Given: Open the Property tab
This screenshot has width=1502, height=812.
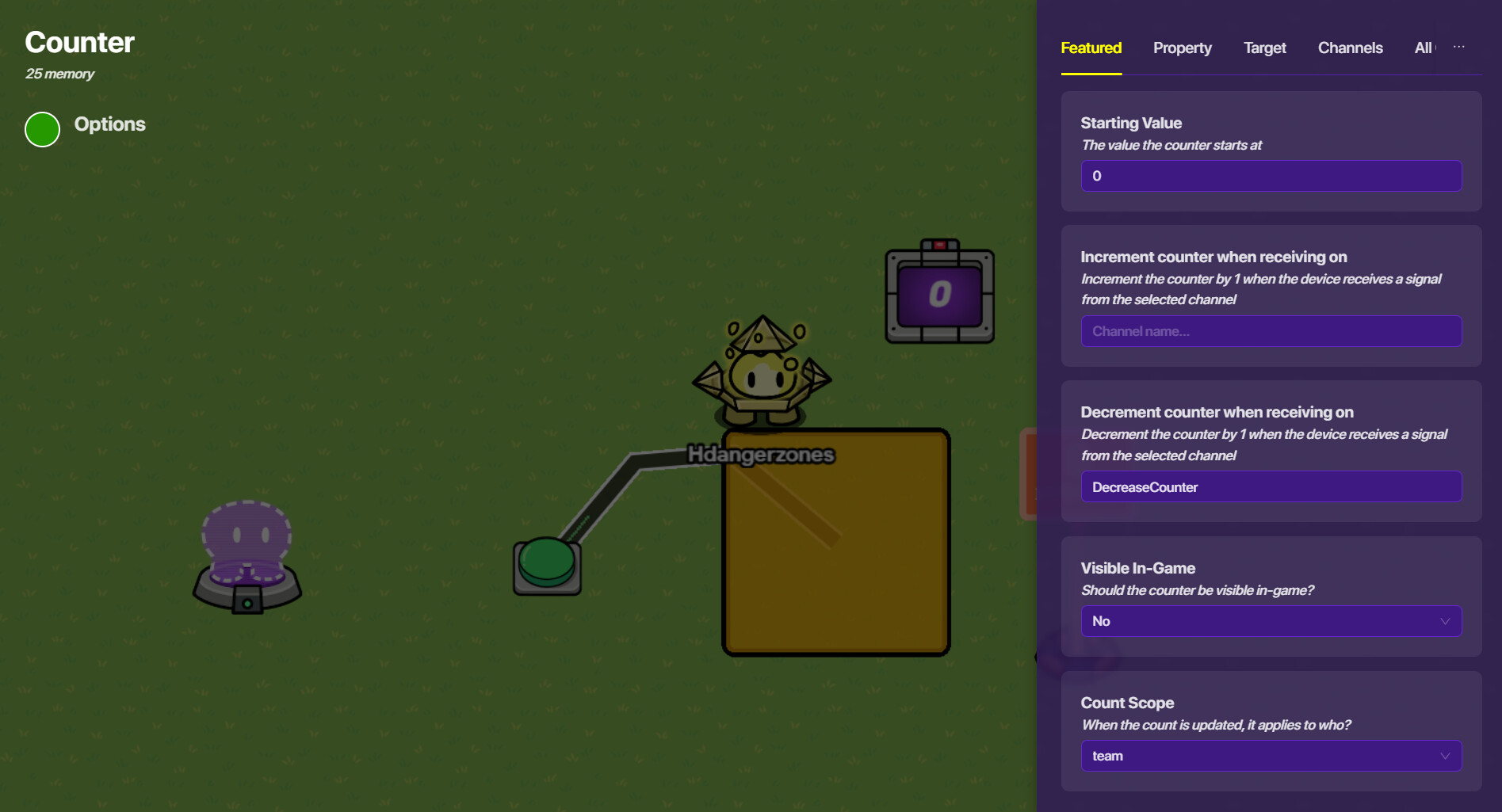Looking at the screenshot, I should [1182, 48].
